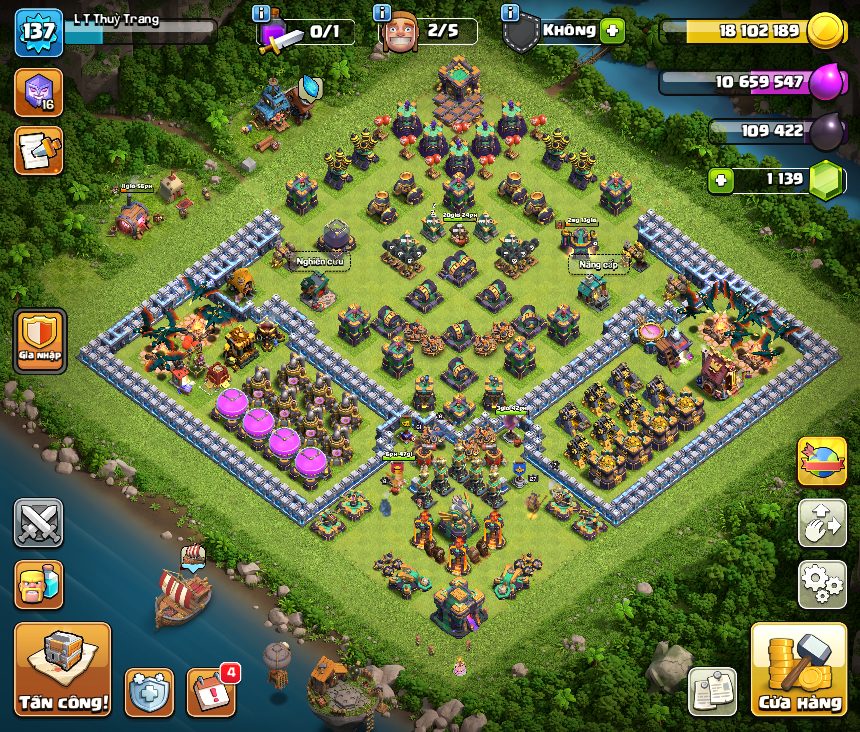Show info for the Không shield status

click(x=510, y=13)
